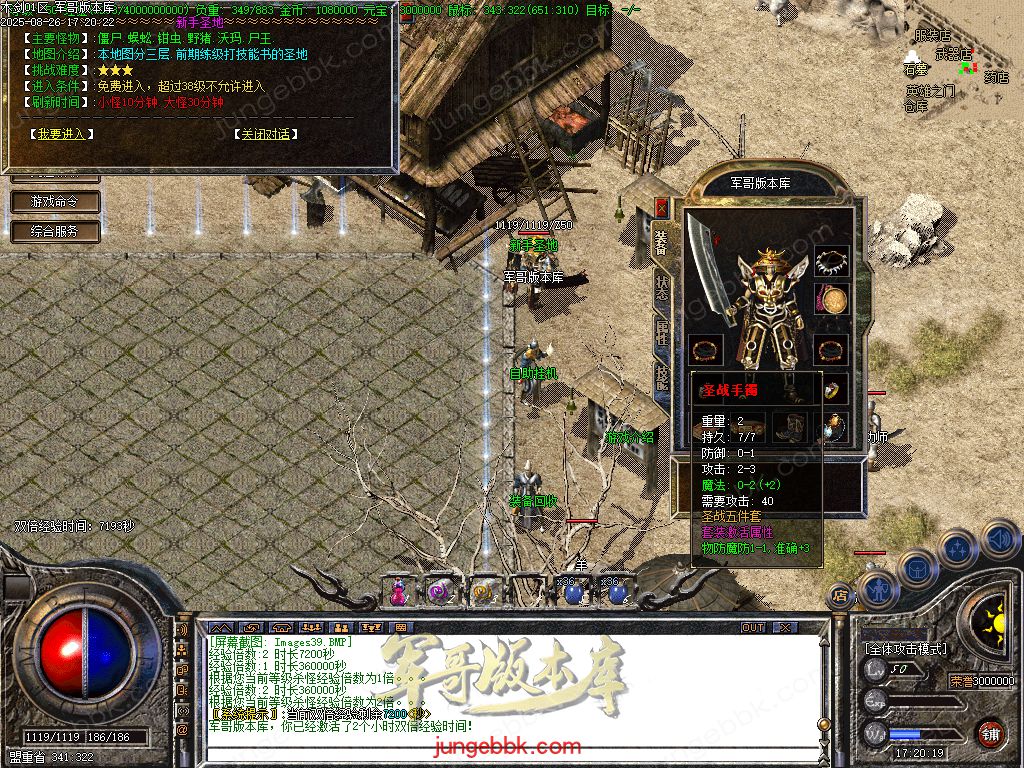The image size is (1024, 768).
Task: Use the red potion in hotbar
Action: point(398,591)
